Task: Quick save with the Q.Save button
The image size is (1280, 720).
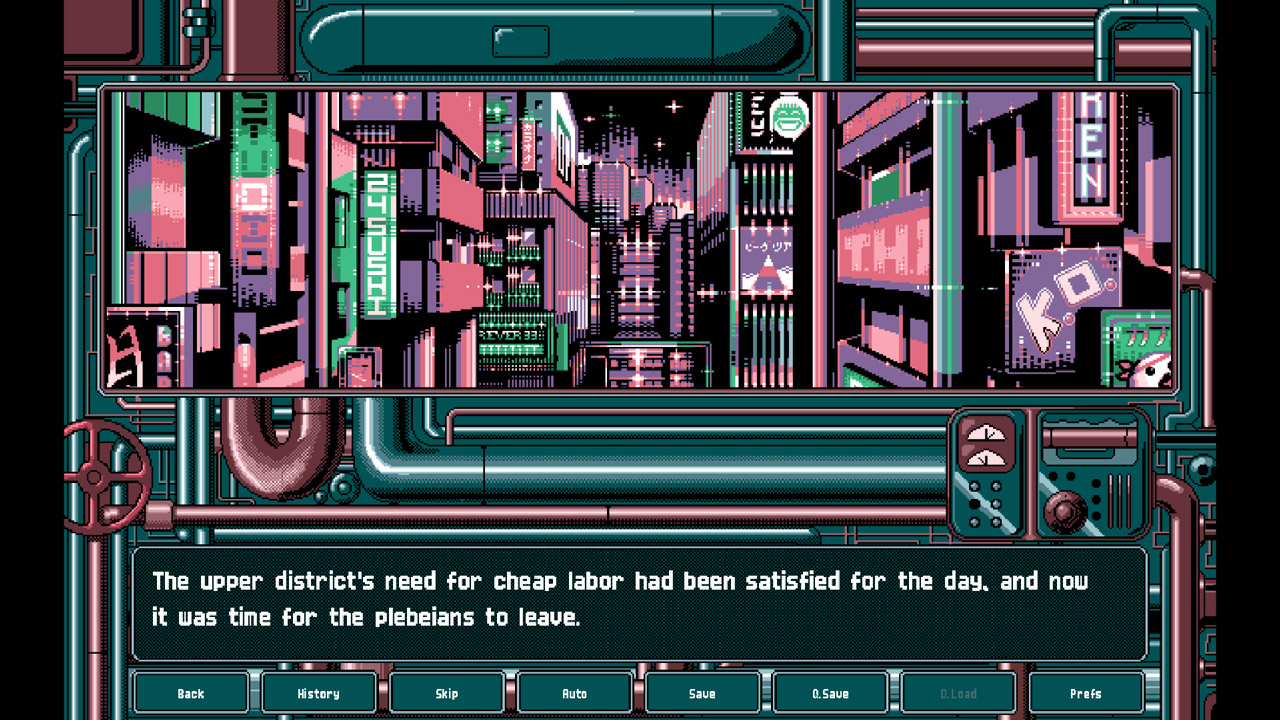Action: (831, 692)
